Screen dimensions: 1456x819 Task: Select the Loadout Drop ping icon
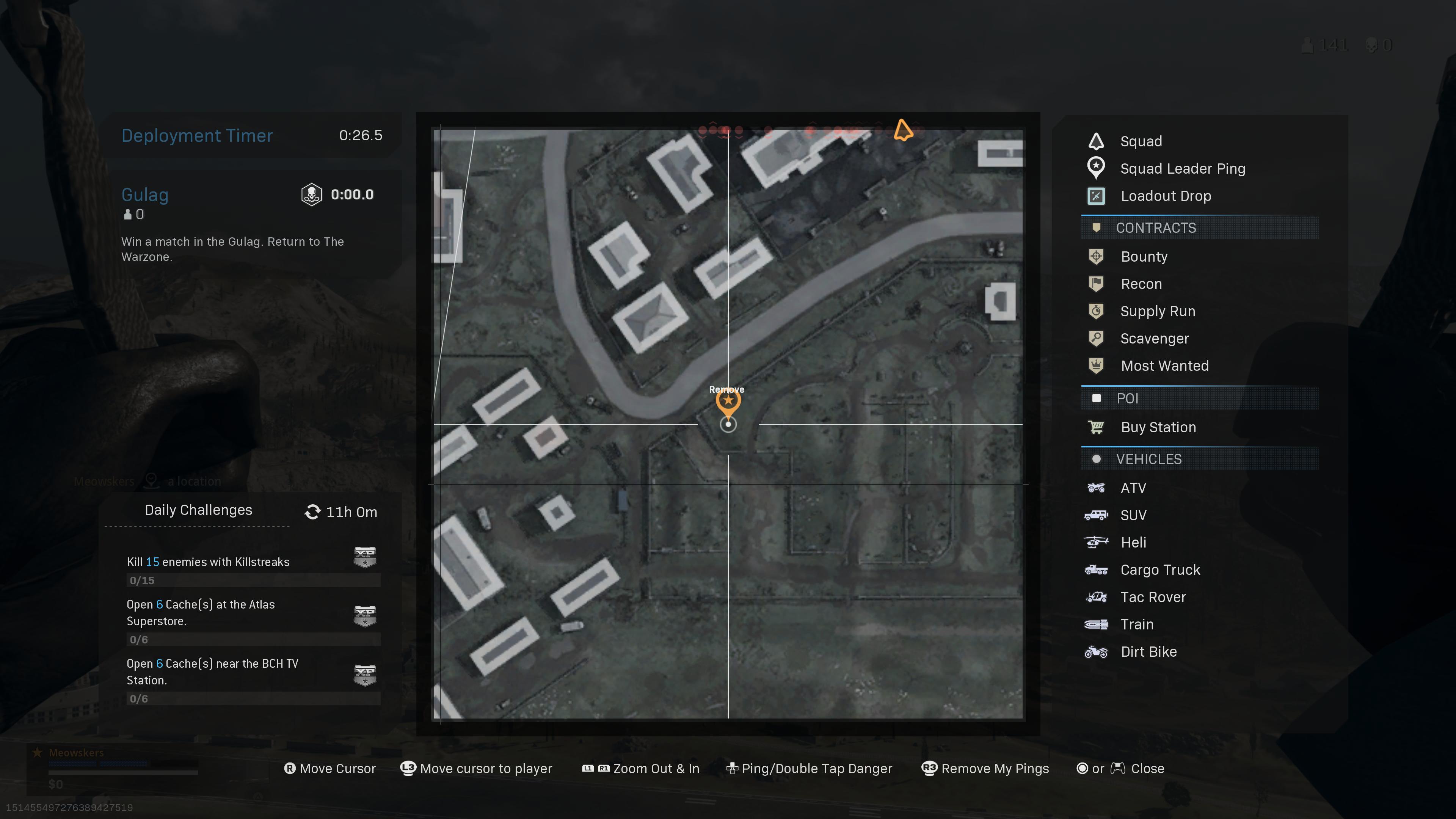pos(1097,196)
